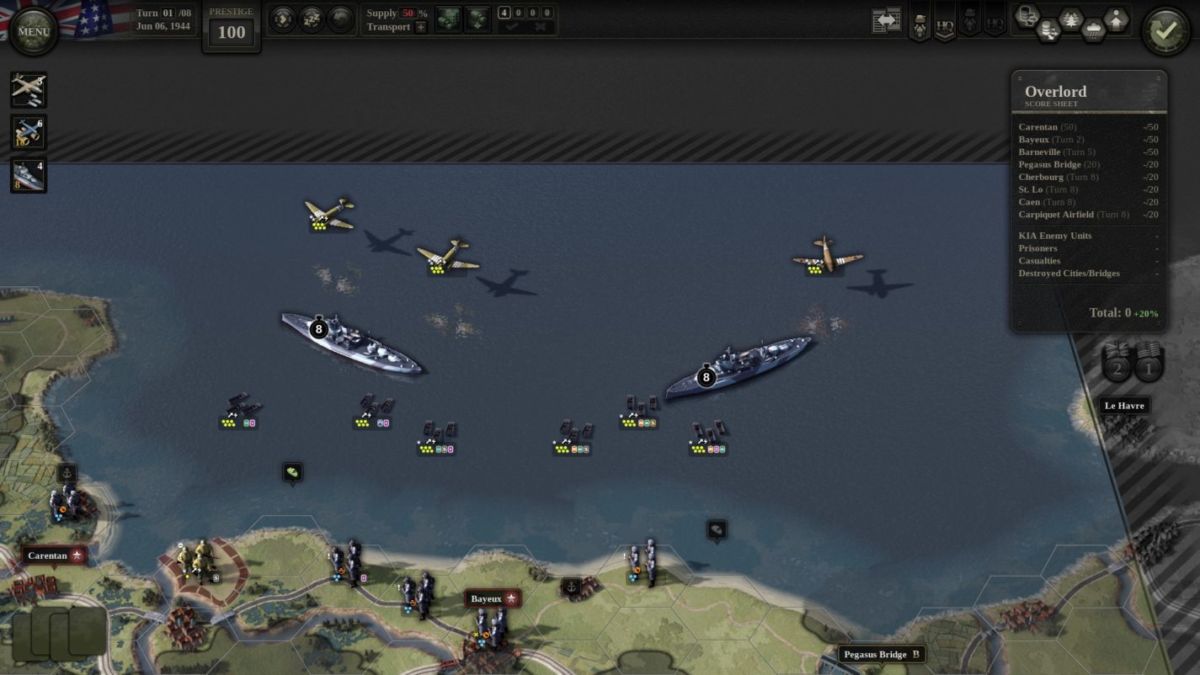The height and width of the screenshot is (675, 1200).
Task: Select the rightmost transport plane unit
Action: [827, 254]
